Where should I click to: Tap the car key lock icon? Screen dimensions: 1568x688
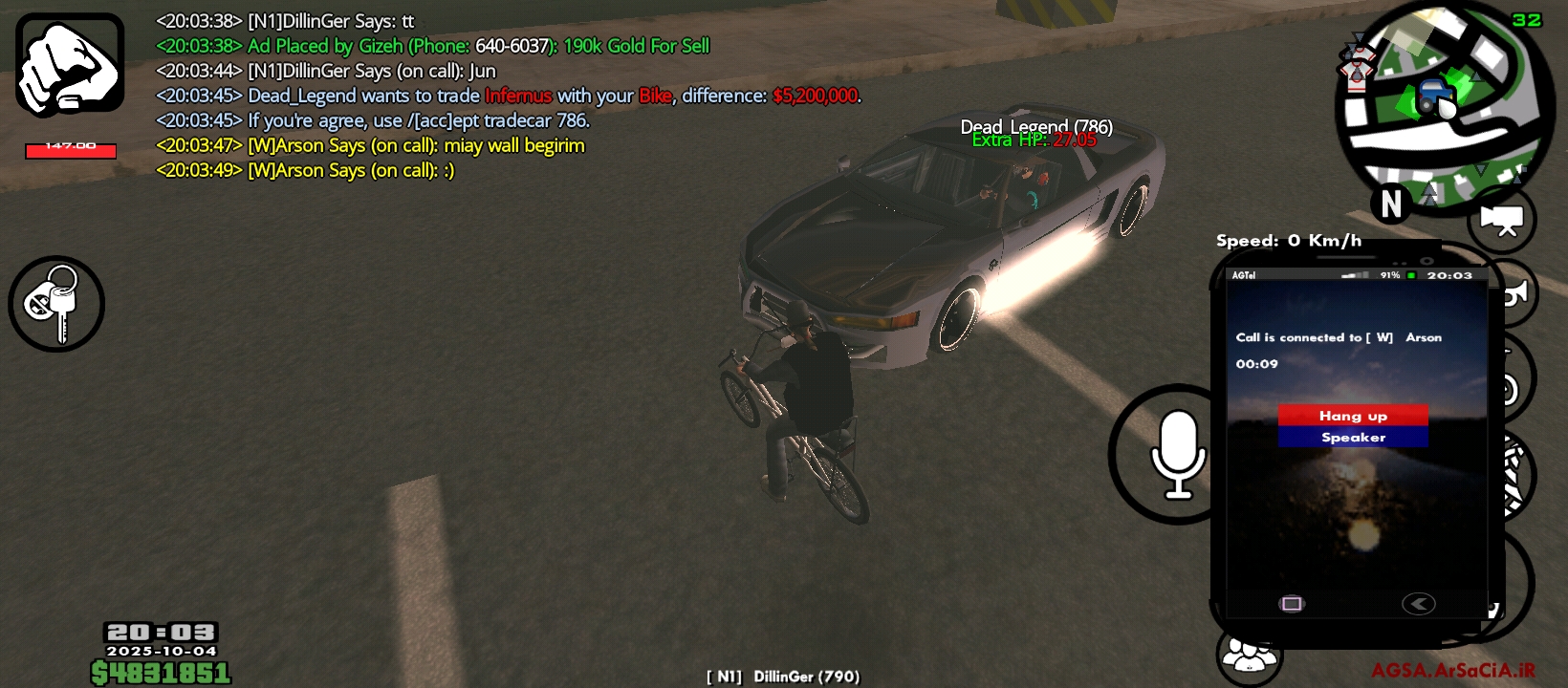[56, 304]
